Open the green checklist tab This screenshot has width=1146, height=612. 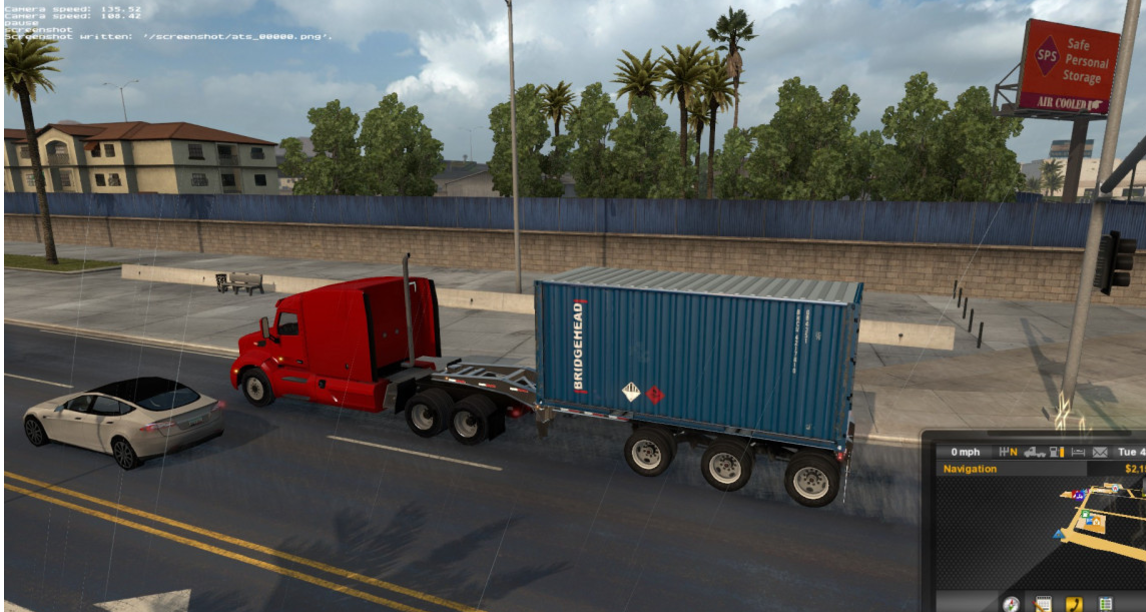tap(1105, 603)
